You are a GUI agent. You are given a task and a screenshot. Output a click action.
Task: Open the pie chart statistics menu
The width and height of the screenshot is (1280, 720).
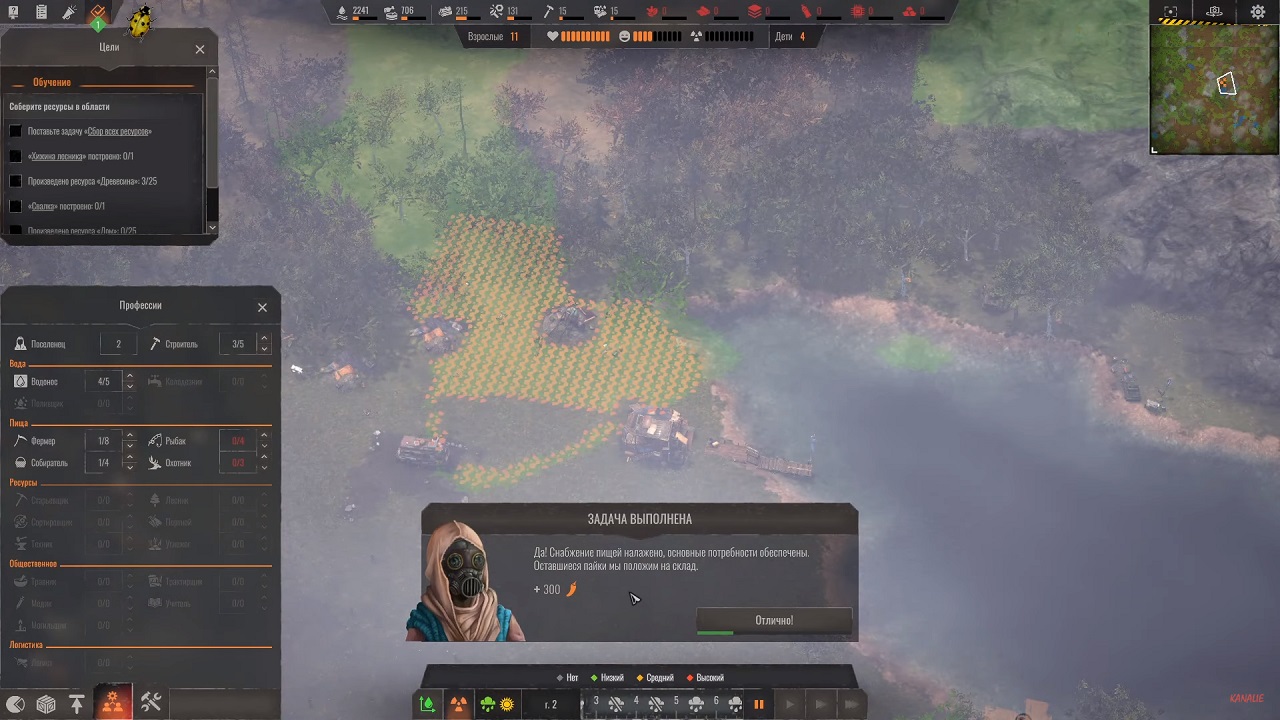pos(14,703)
